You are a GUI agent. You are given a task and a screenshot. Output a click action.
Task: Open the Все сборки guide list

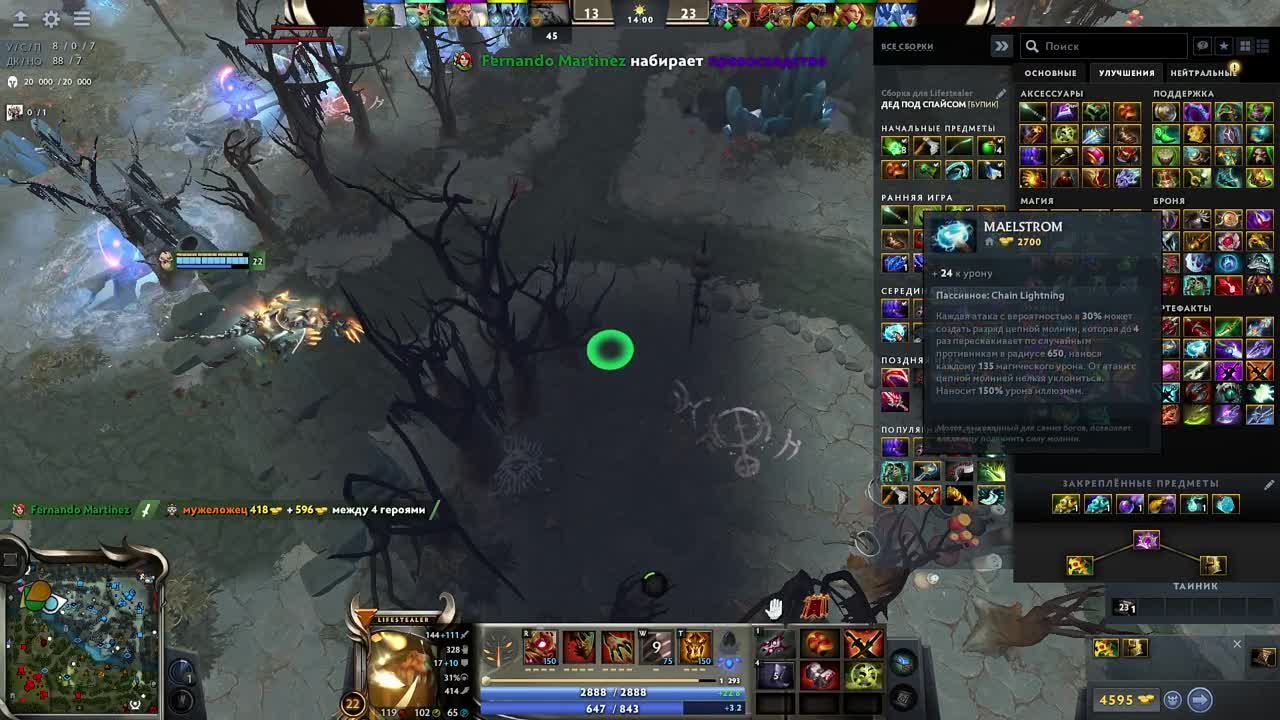(907, 47)
